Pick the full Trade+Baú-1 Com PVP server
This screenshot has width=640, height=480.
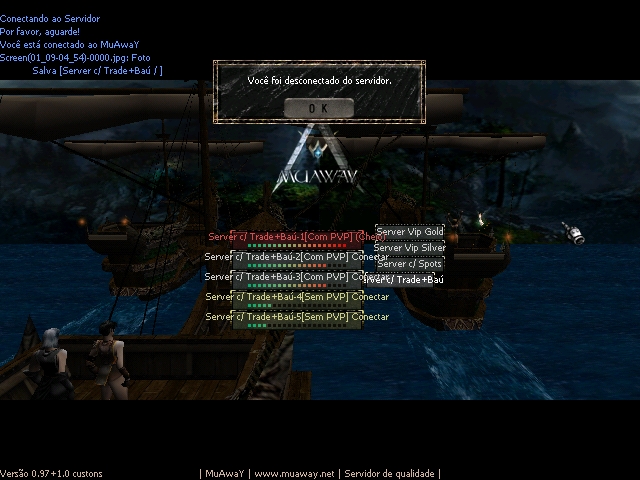pos(297,238)
